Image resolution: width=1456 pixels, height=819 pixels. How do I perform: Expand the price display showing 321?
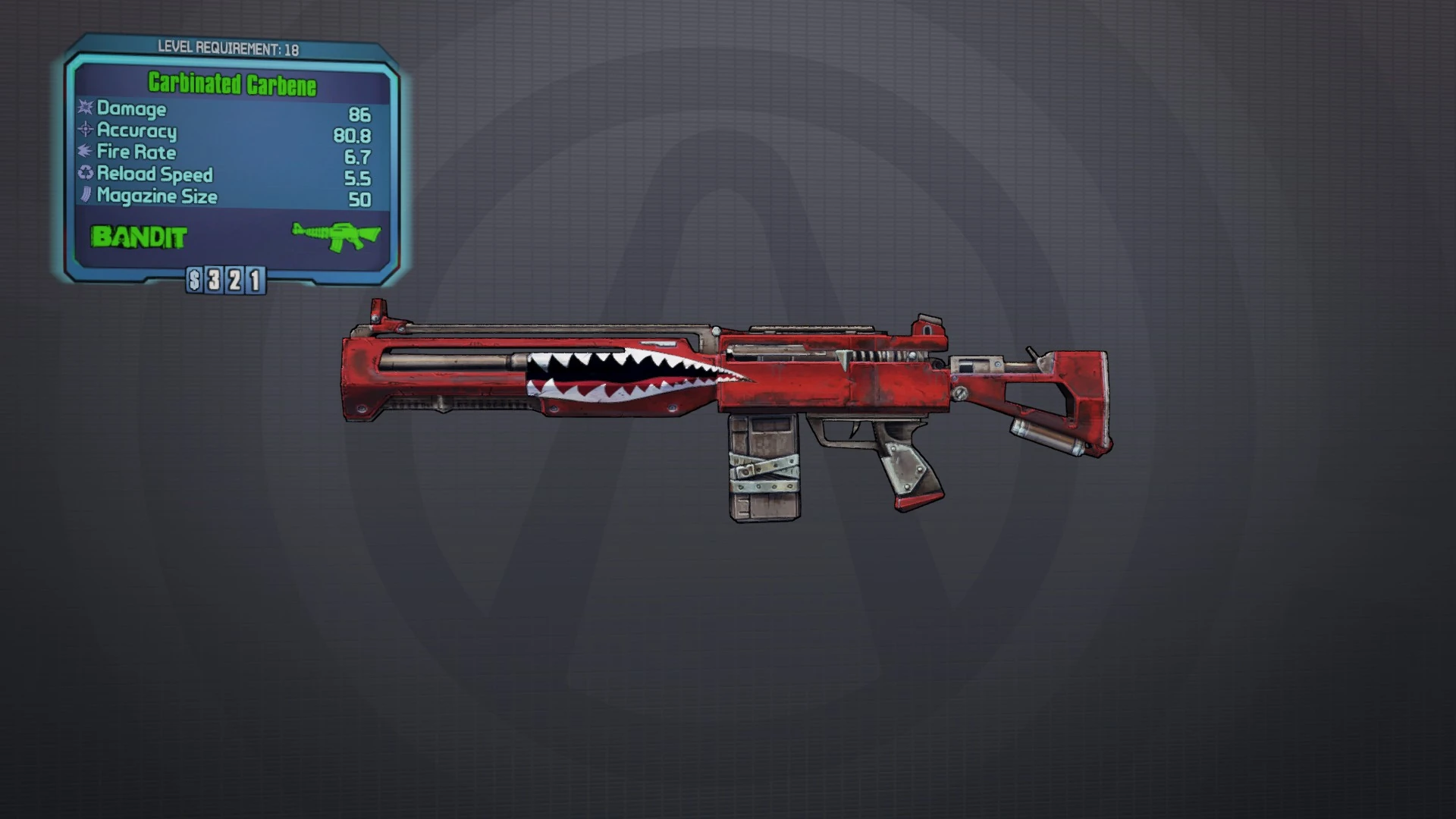pyautogui.click(x=227, y=279)
